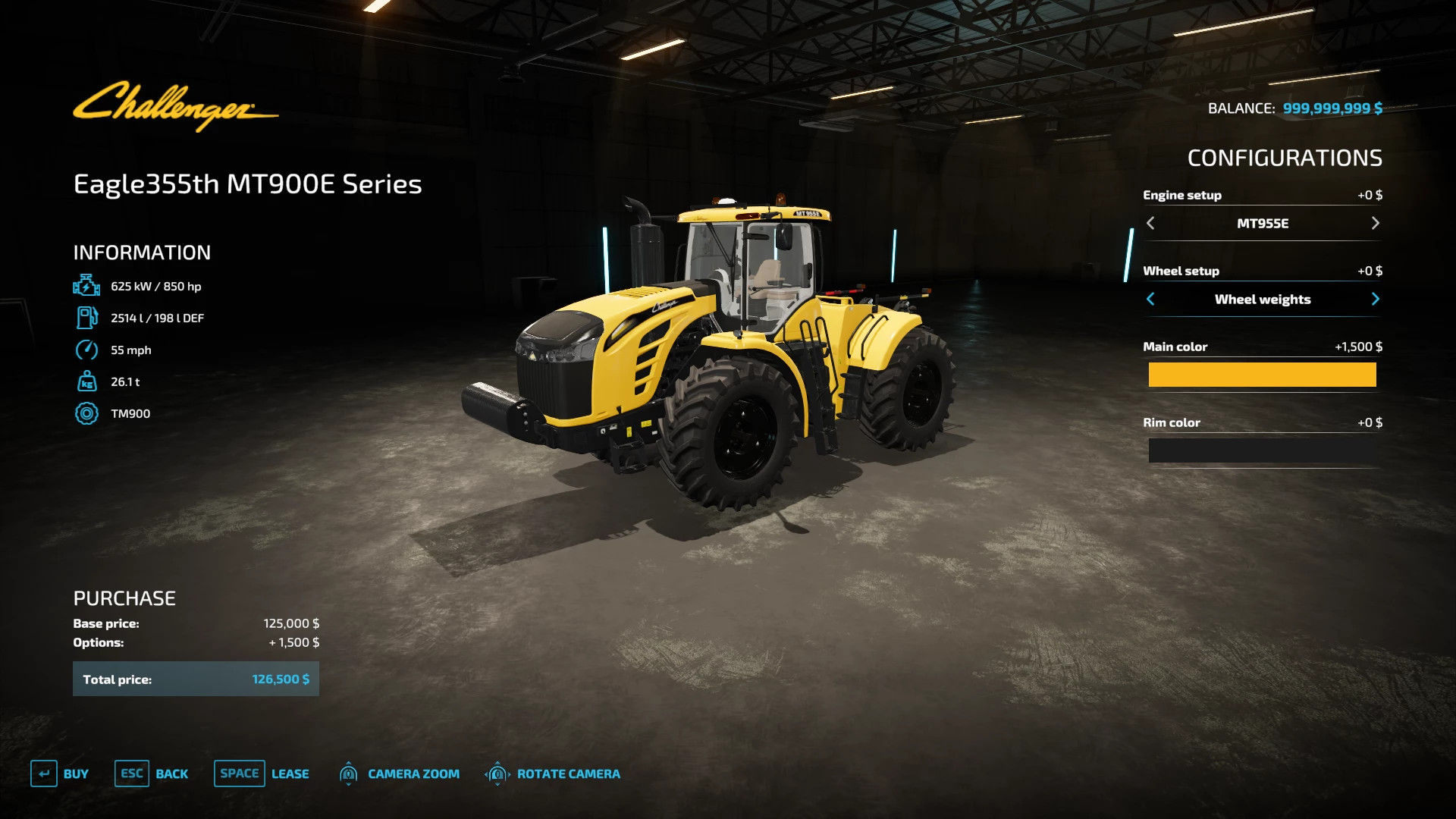The height and width of the screenshot is (819, 1456).
Task: Select the previous Engine setup with left arrow
Action: coord(1150,223)
